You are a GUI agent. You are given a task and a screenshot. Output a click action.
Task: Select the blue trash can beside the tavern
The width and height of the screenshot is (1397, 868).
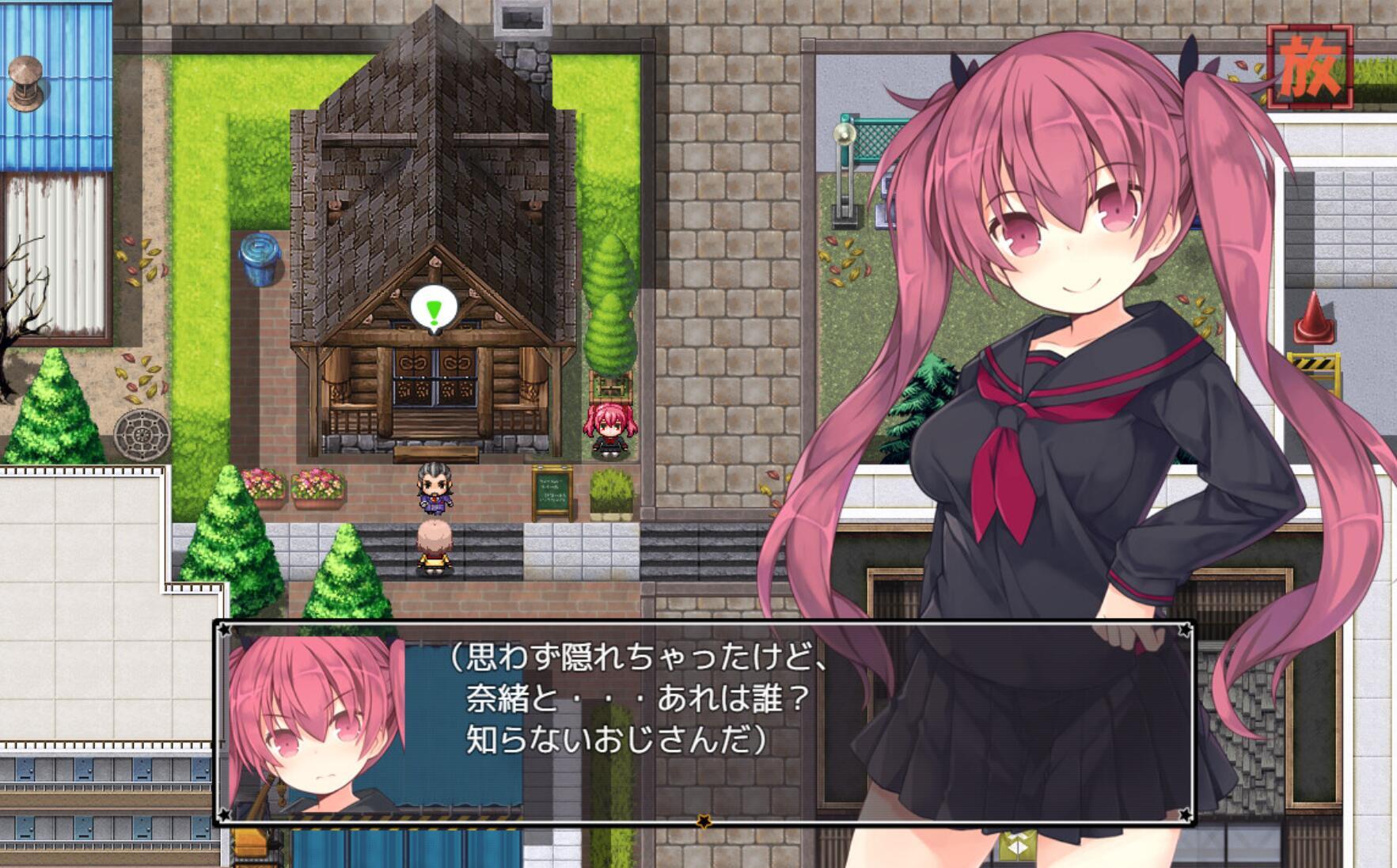261,260
